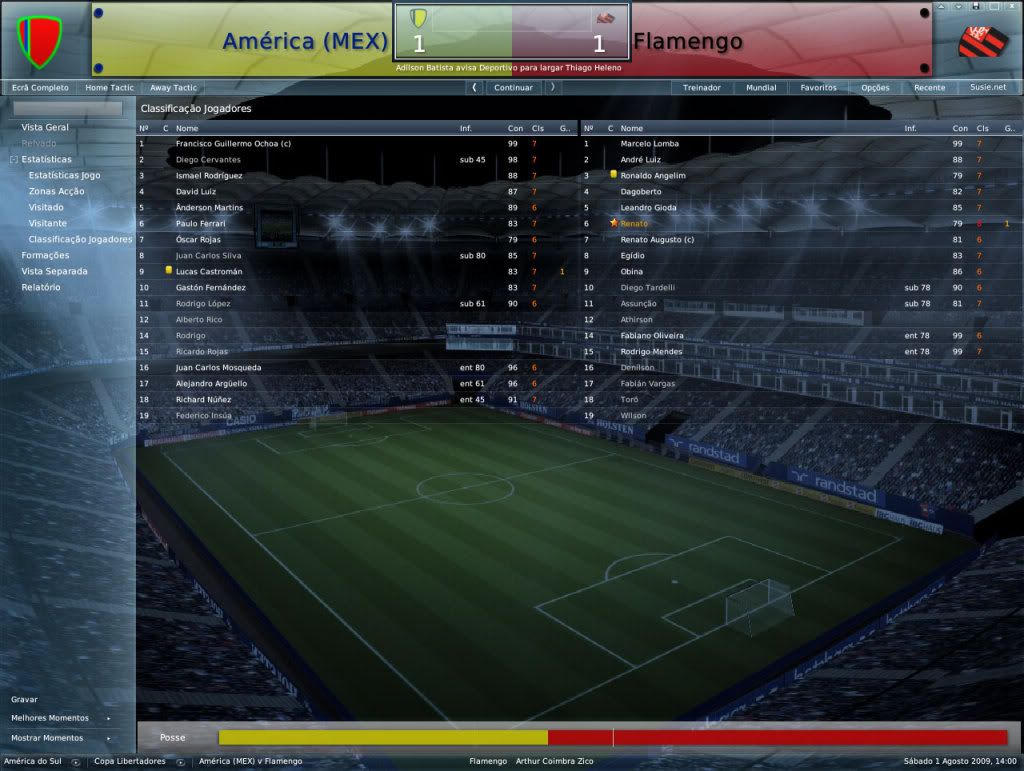Click Gravar to save

click(24, 699)
